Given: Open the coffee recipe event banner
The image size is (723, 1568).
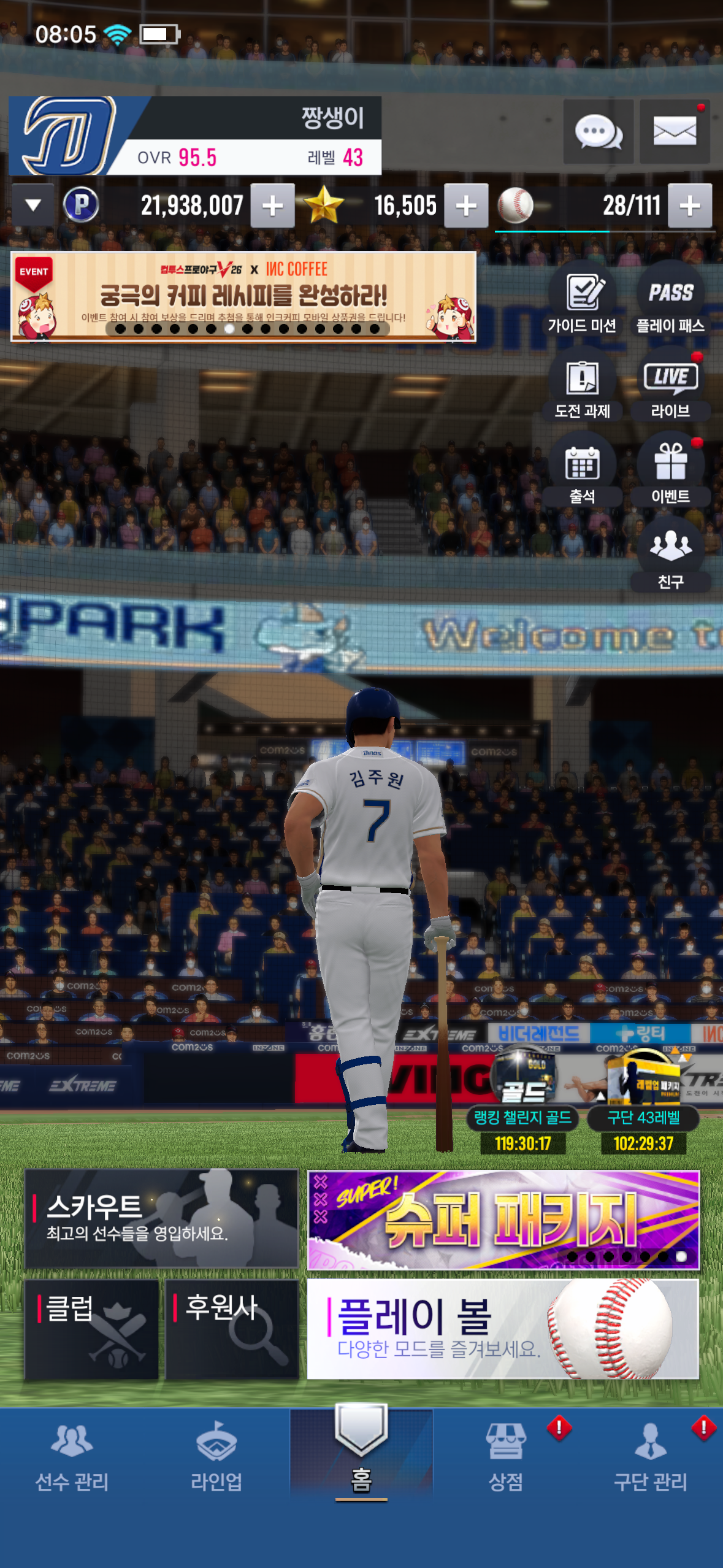Looking at the screenshot, I should (243, 296).
